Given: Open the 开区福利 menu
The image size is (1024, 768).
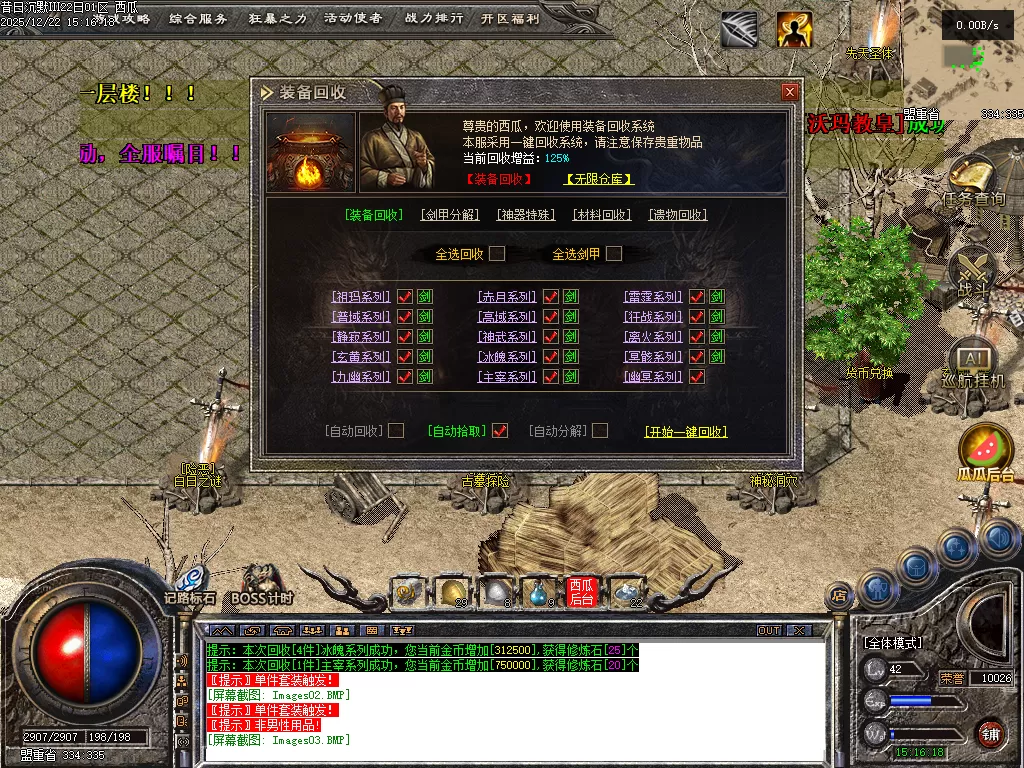Looking at the screenshot, I should 510,19.
